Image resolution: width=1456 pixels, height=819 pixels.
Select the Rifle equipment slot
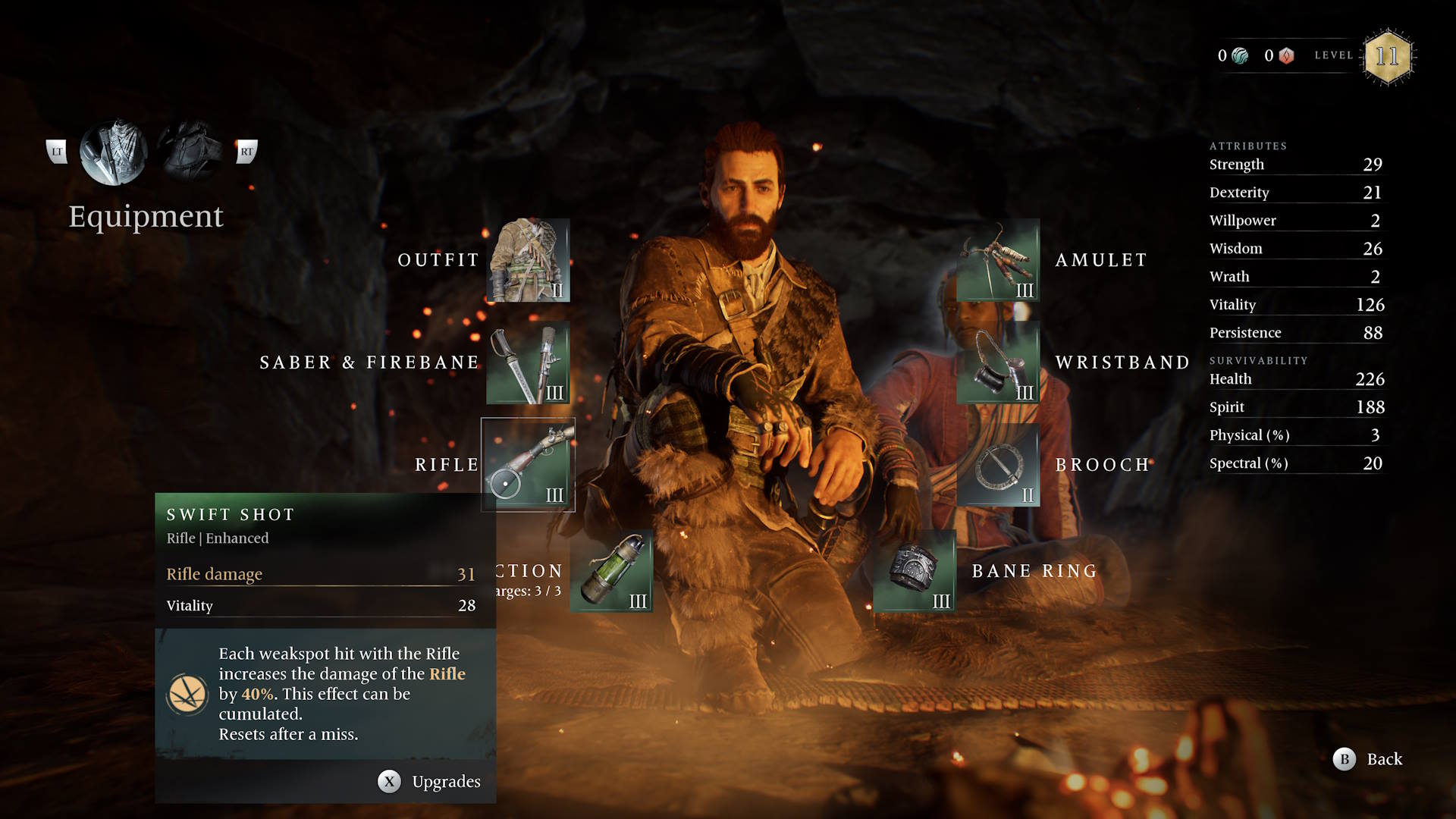point(528,465)
